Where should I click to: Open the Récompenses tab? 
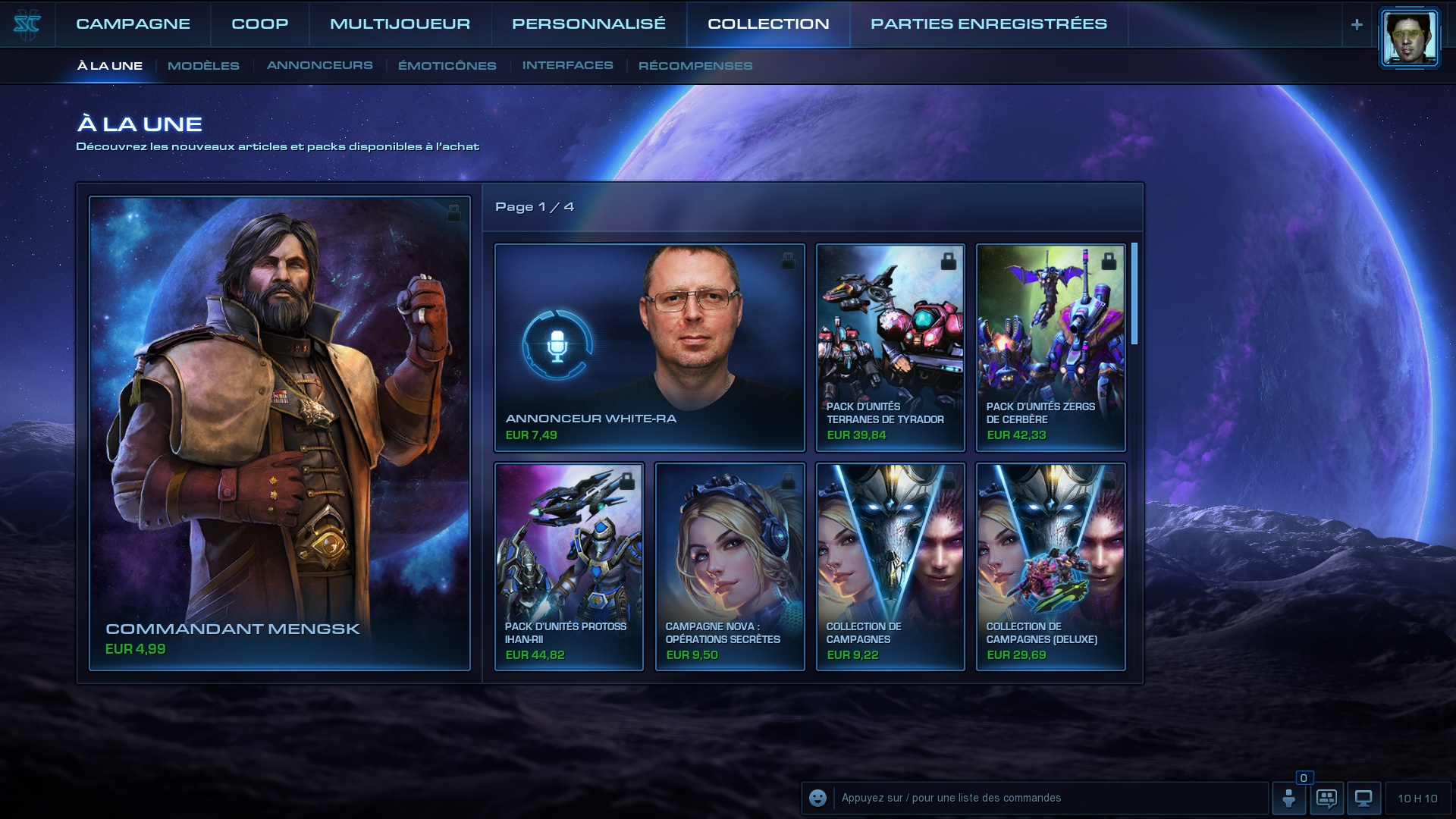(x=695, y=66)
